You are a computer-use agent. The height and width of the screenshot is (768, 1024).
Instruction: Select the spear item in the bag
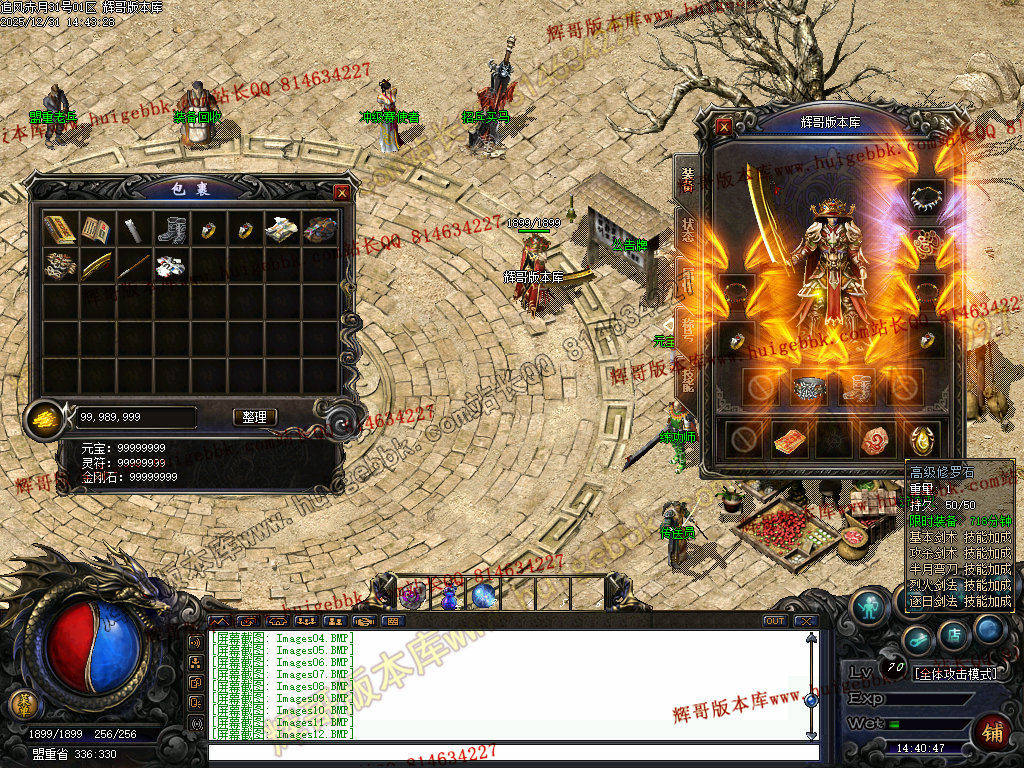134,266
